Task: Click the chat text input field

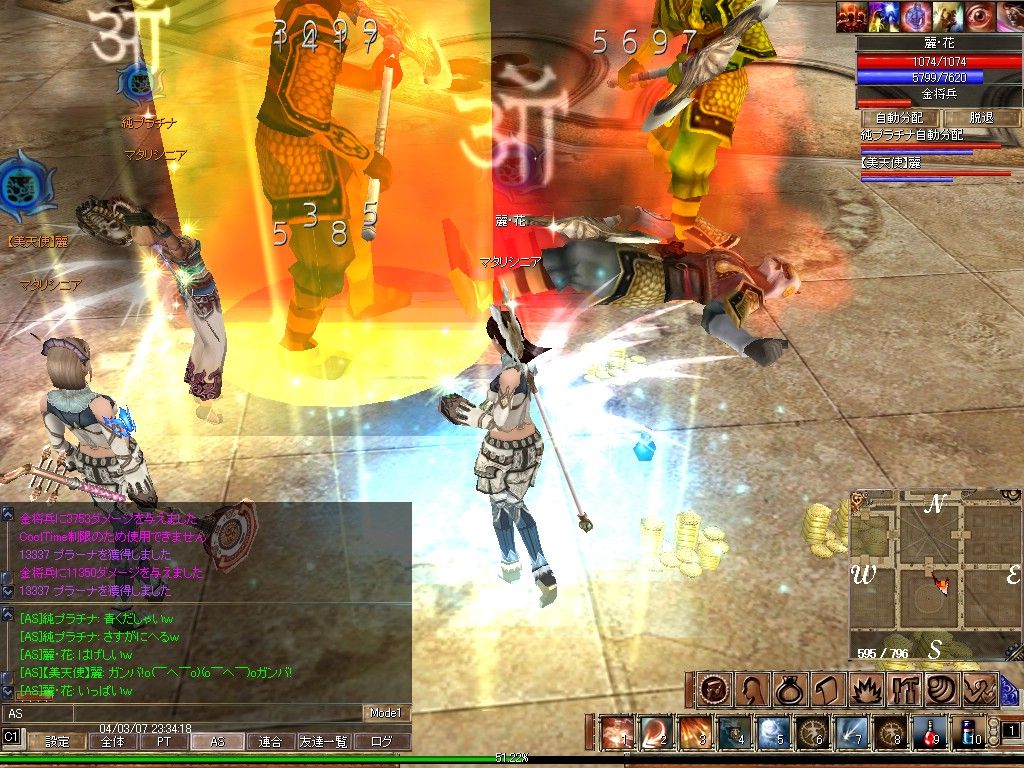Action: 180,713
